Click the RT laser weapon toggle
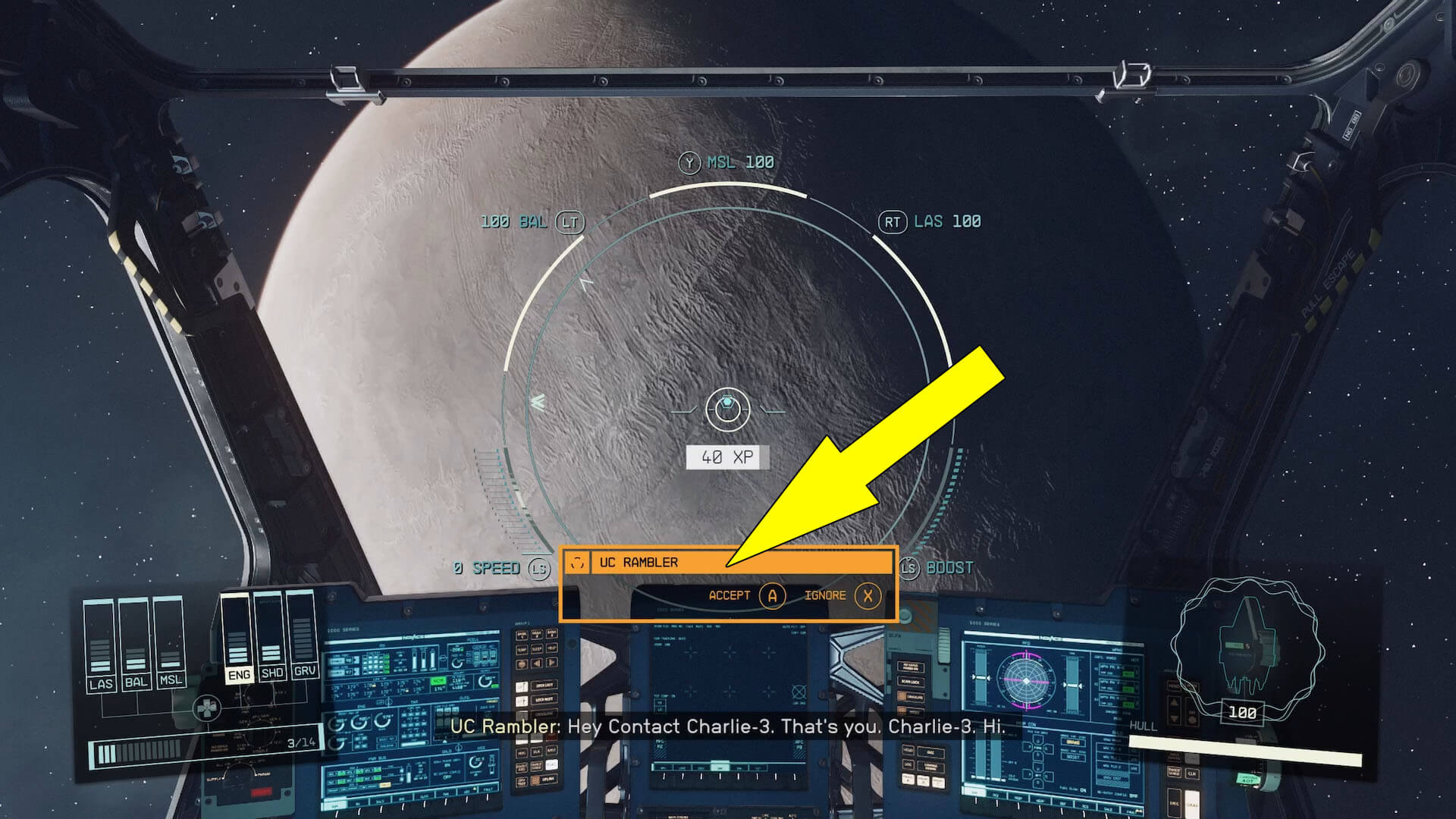The height and width of the screenshot is (819, 1456). point(893,221)
